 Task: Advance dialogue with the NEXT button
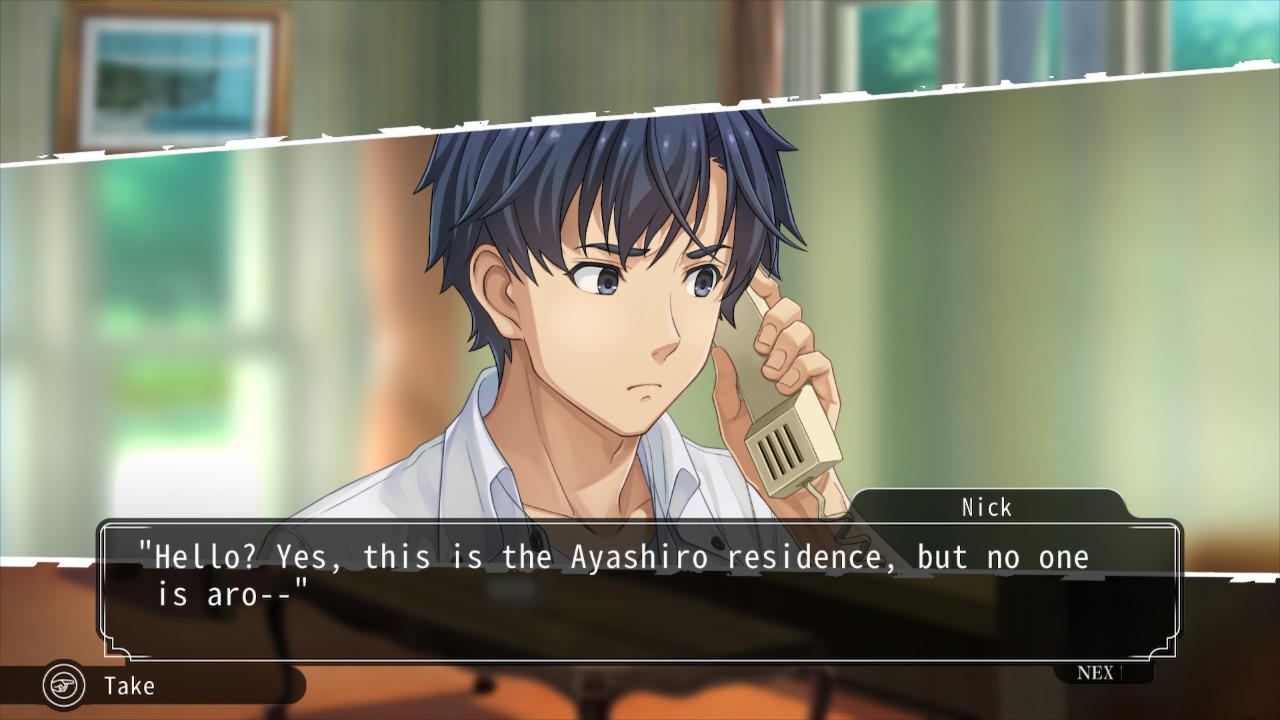pyautogui.click(x=1100, y=673)
